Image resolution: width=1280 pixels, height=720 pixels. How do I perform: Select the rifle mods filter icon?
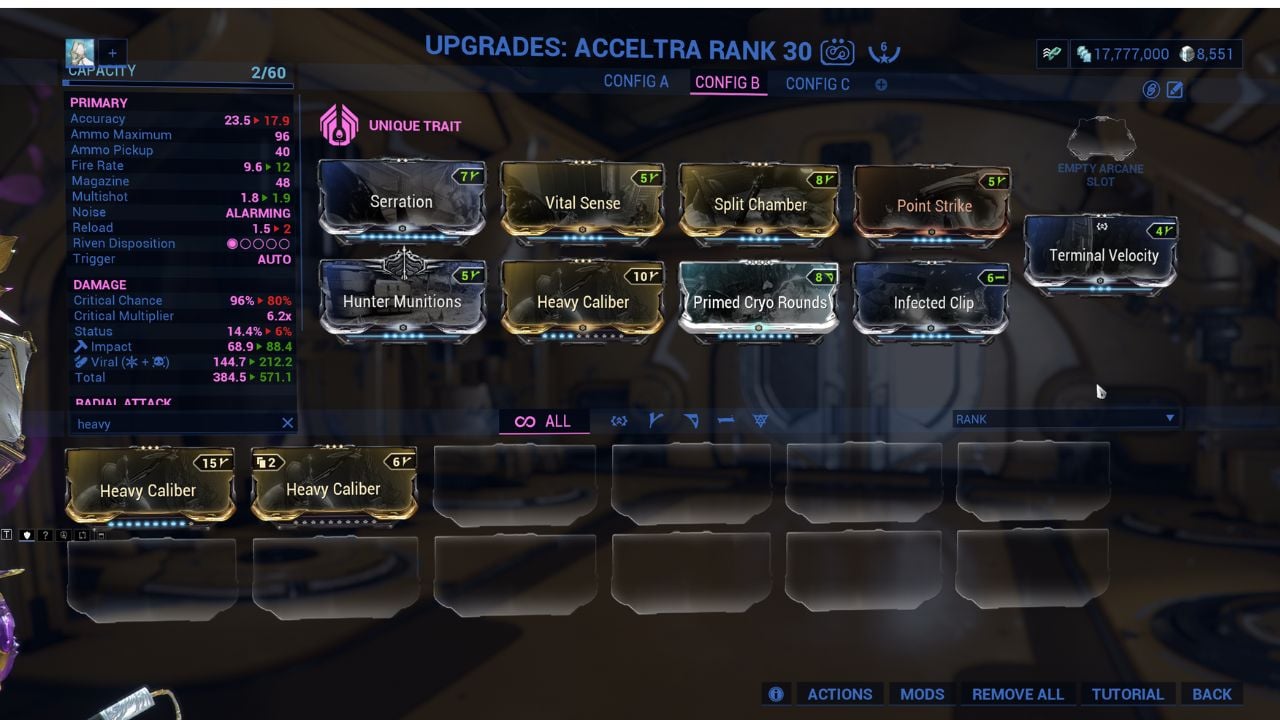(655, 421)
